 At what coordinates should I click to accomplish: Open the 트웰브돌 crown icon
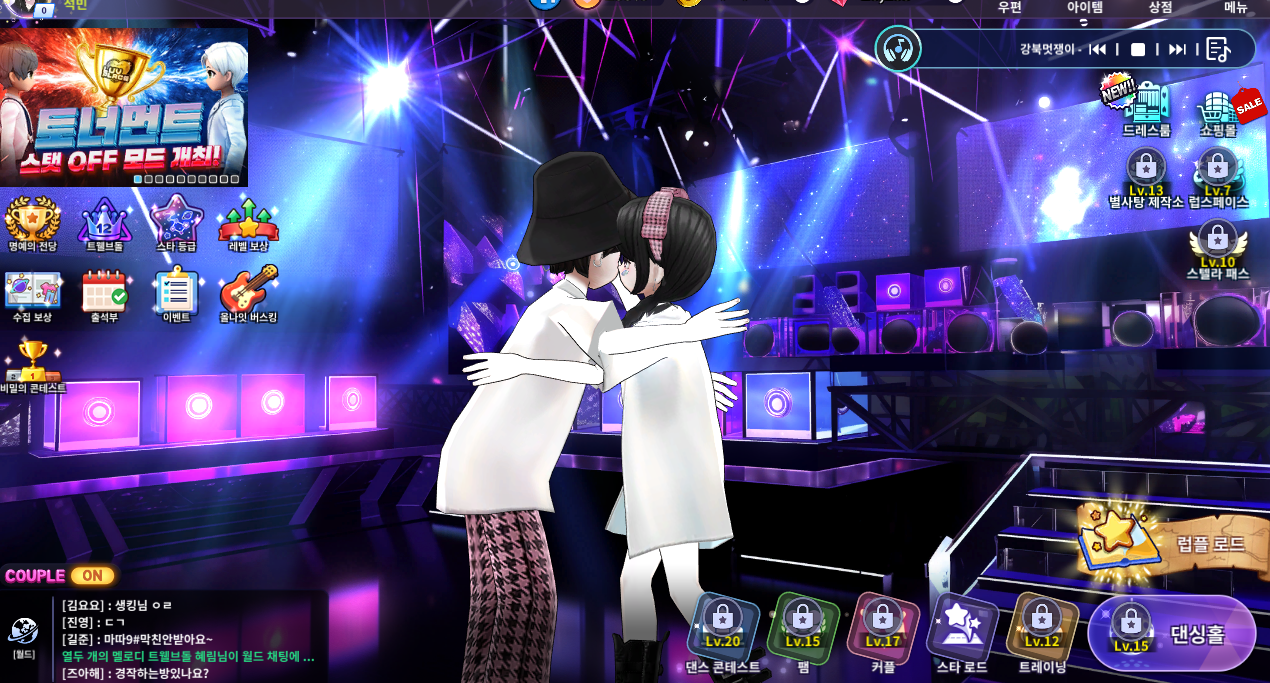(104, 221)
